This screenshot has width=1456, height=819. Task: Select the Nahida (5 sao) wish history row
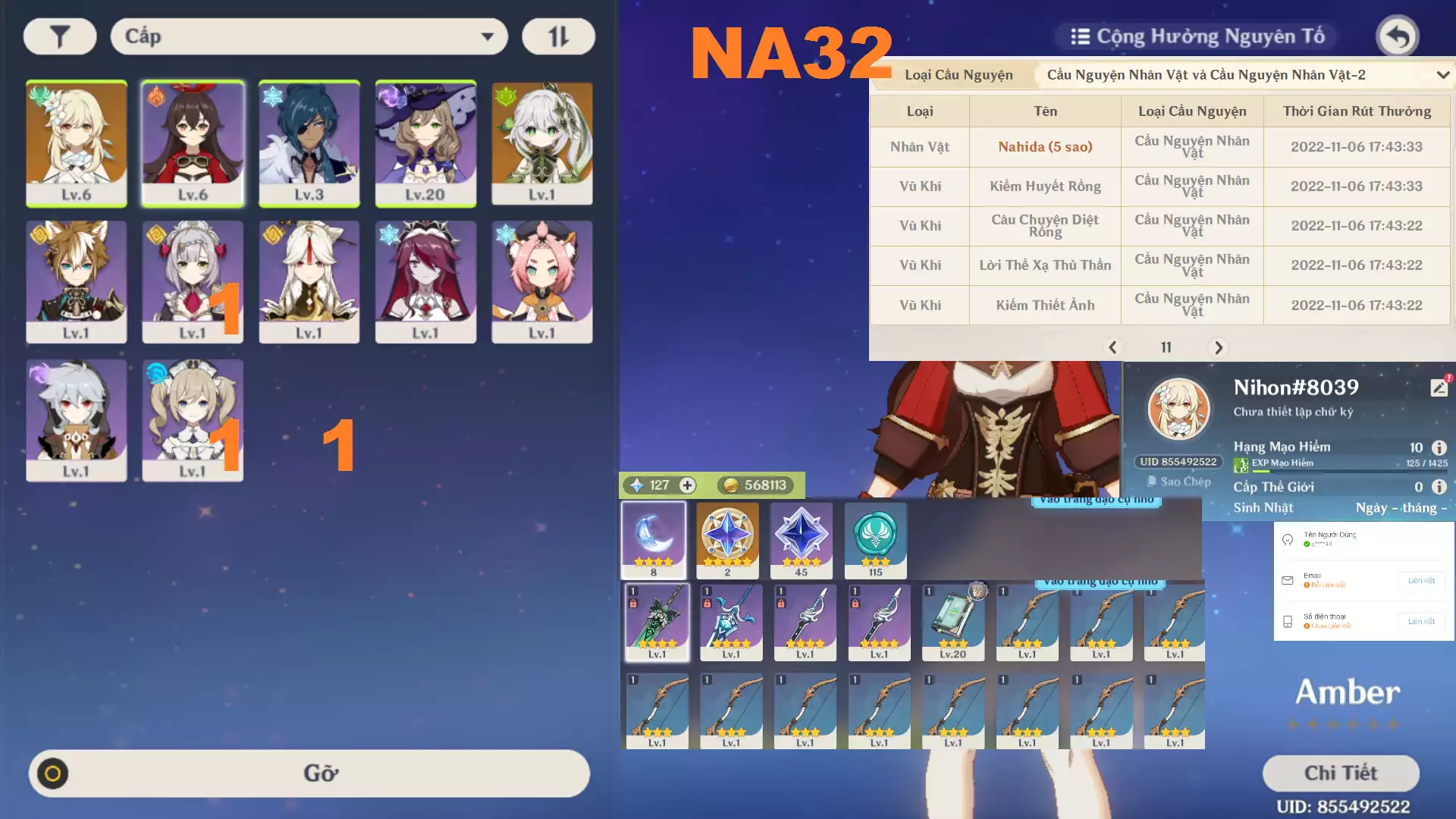(1044, 146)
